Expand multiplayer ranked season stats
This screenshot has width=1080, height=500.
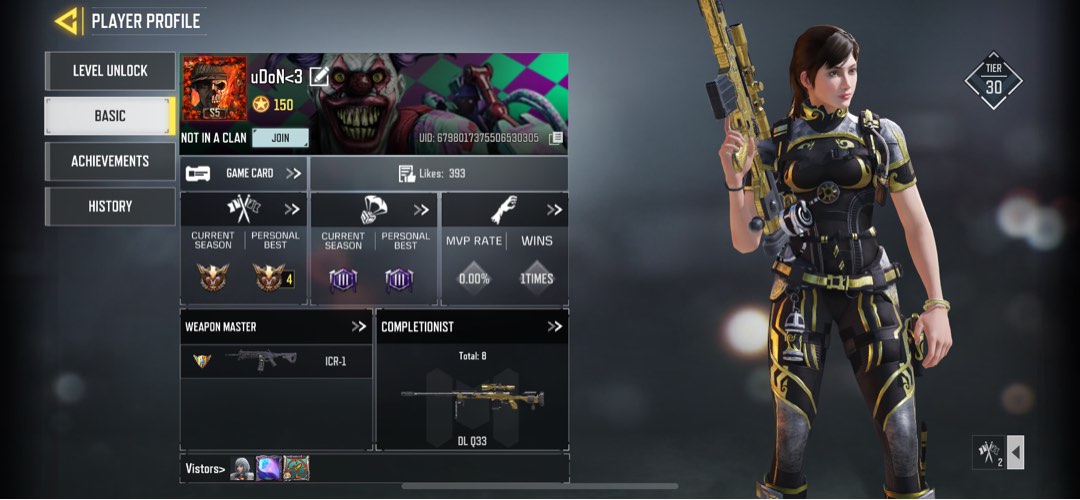point(292,209)
